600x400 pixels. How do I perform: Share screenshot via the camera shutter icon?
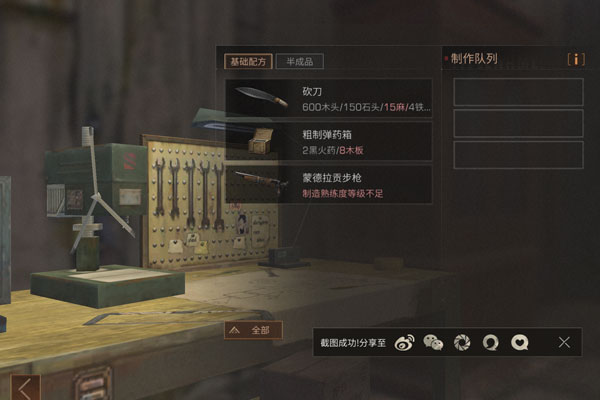pos(462,342)
